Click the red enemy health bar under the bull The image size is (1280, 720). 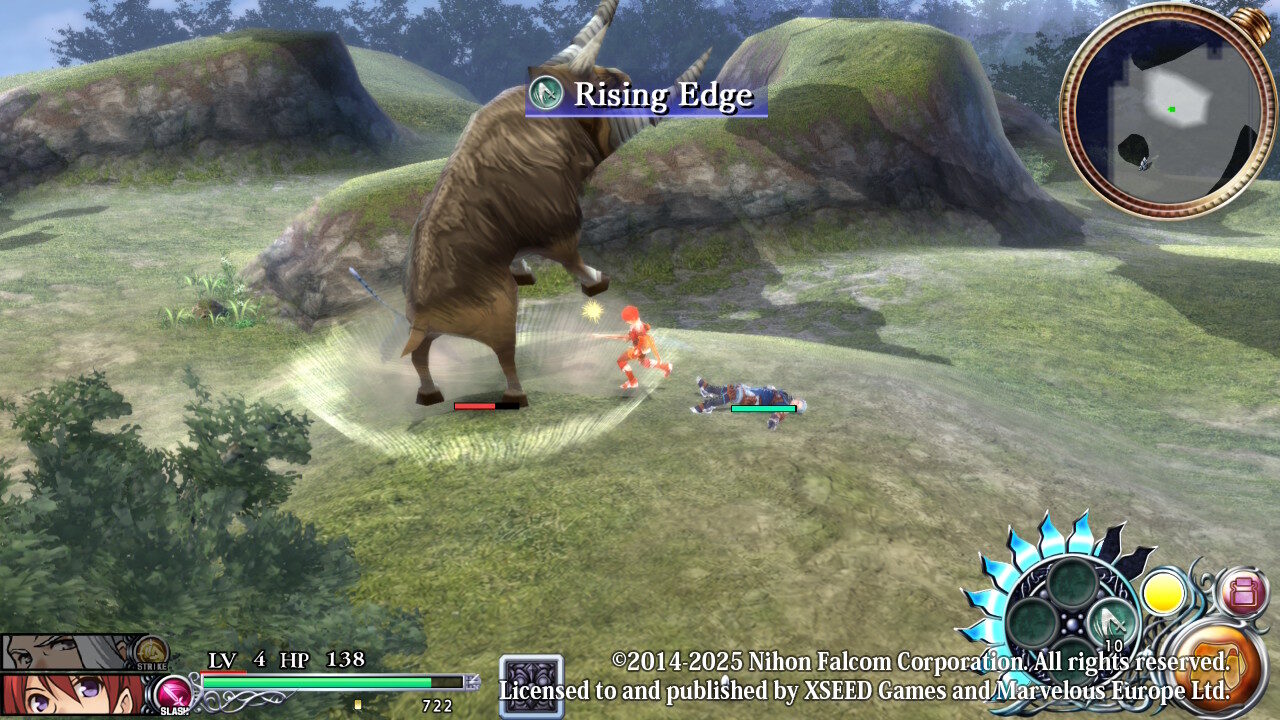(475, 407)
